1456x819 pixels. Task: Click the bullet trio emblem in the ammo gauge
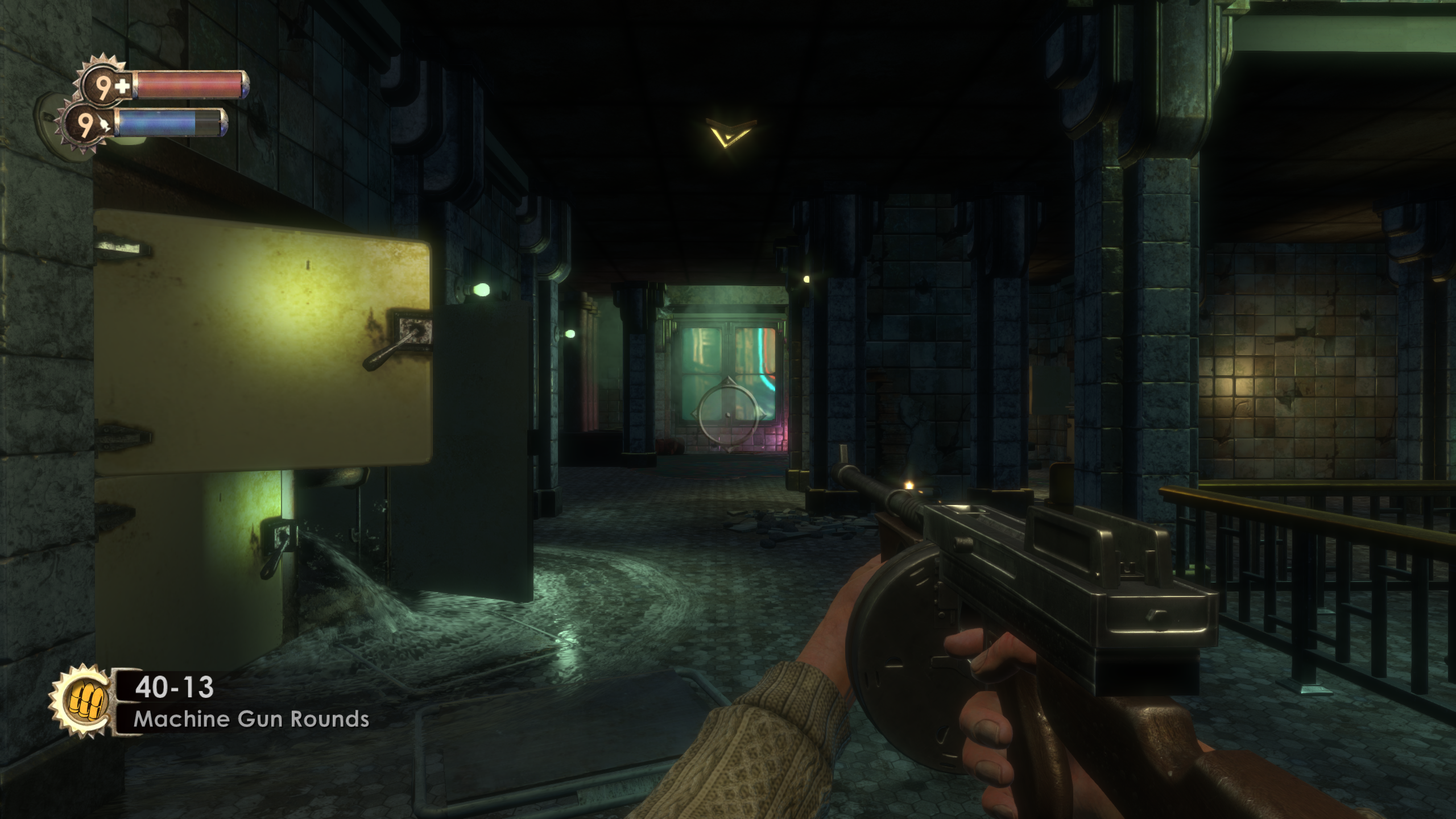point(85,698)
